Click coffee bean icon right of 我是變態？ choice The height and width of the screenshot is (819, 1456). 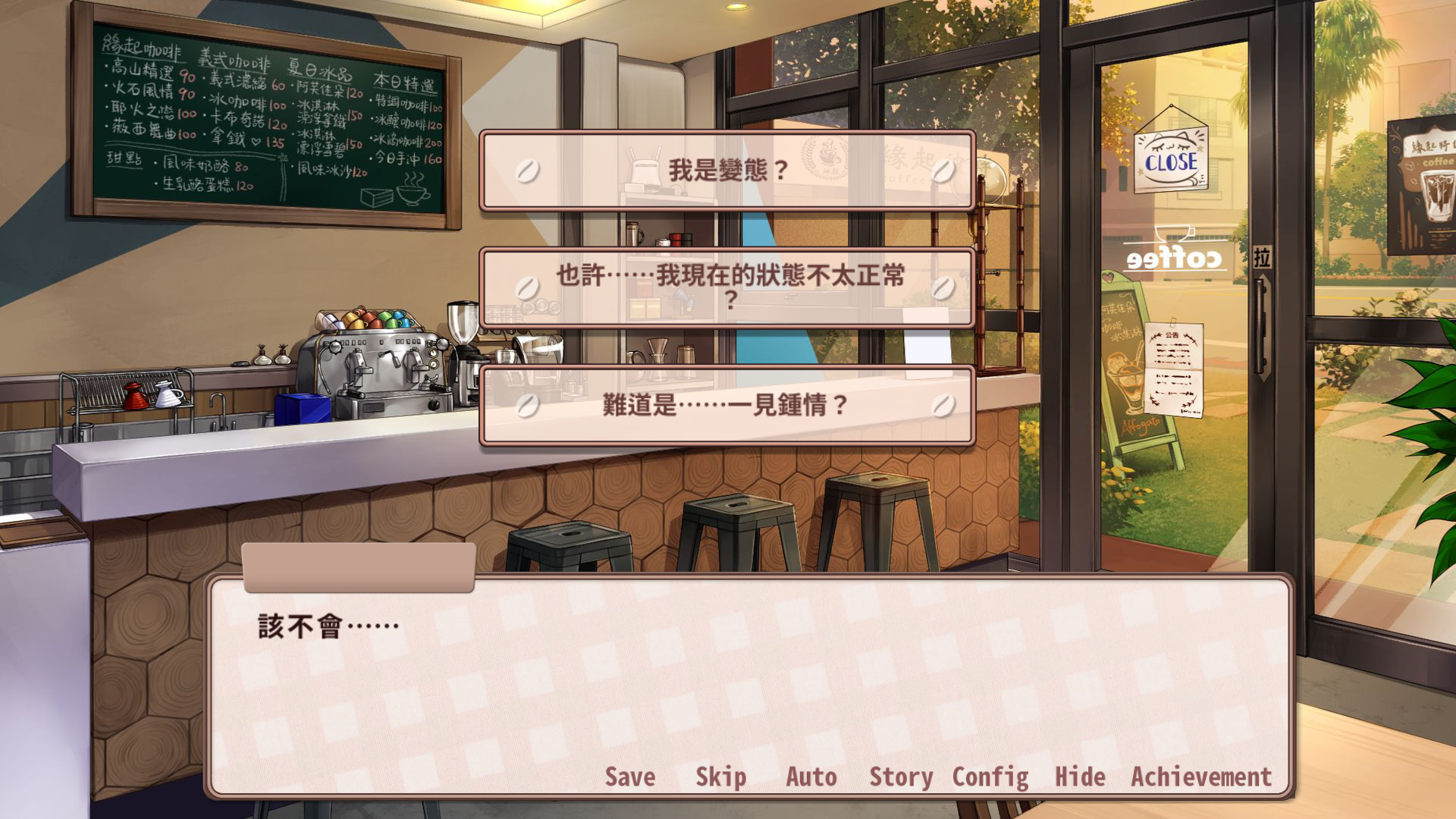coord(942,172)
